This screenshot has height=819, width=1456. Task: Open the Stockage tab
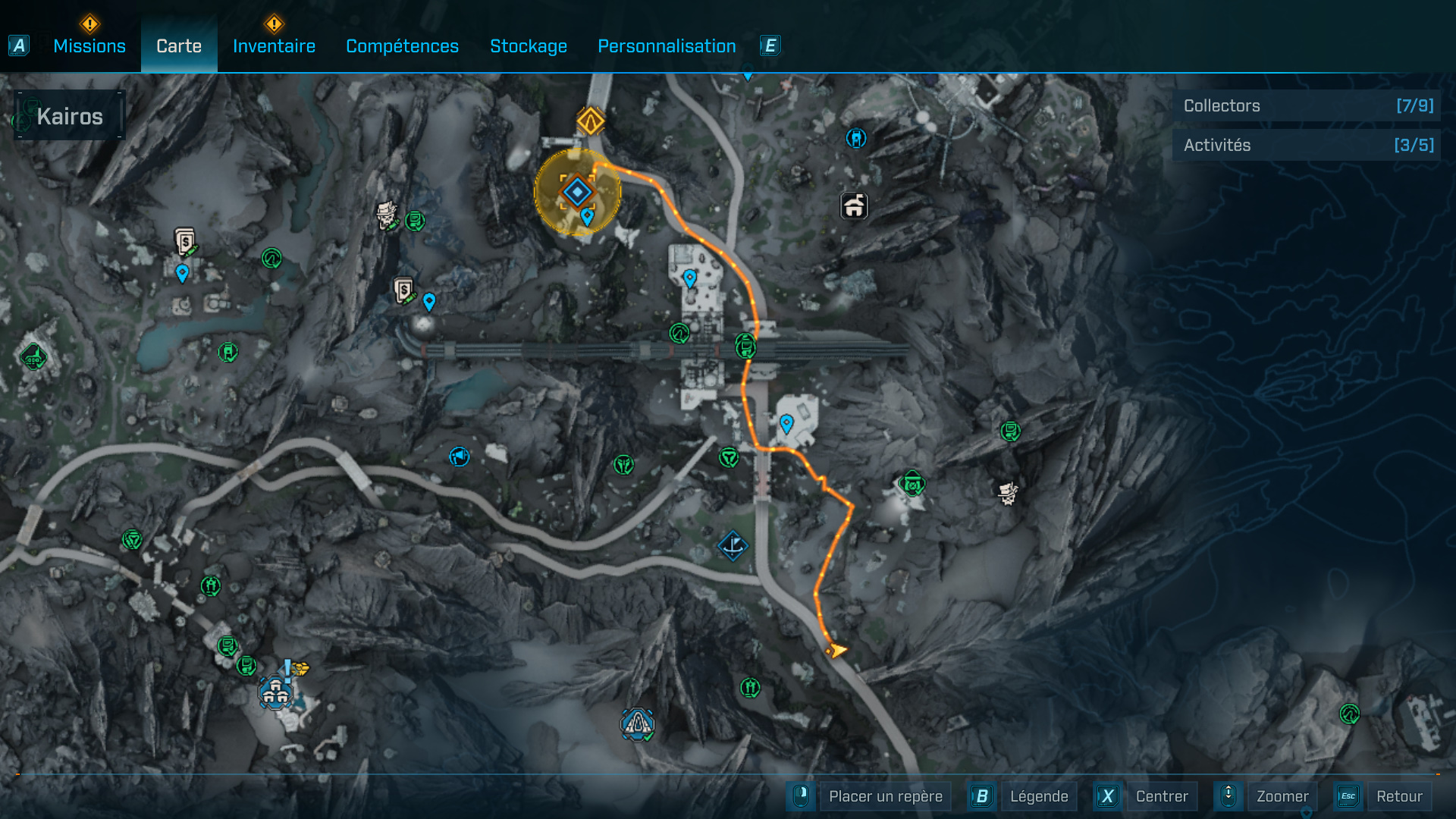pos(529,46)
